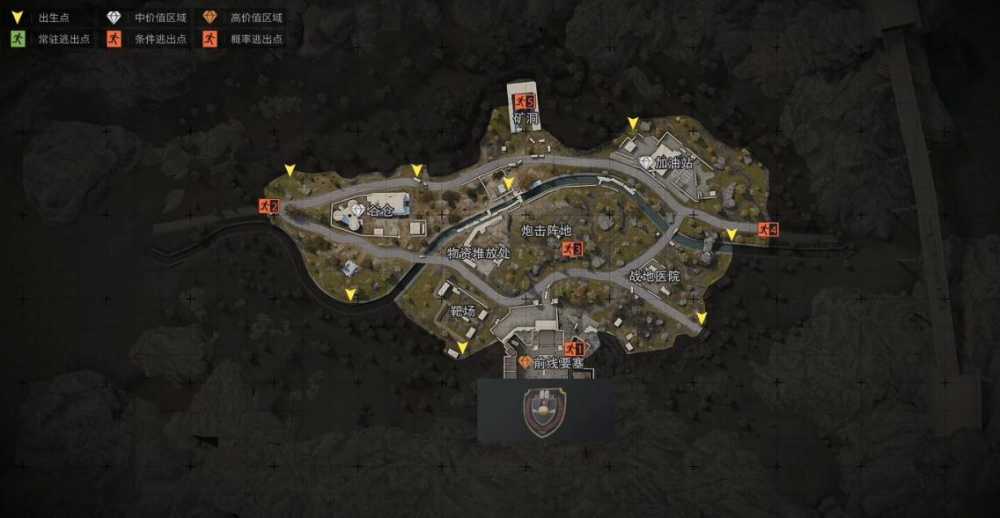
Task: Choose the 前线要塞 high-value marker
Action: tap(523, 363)
